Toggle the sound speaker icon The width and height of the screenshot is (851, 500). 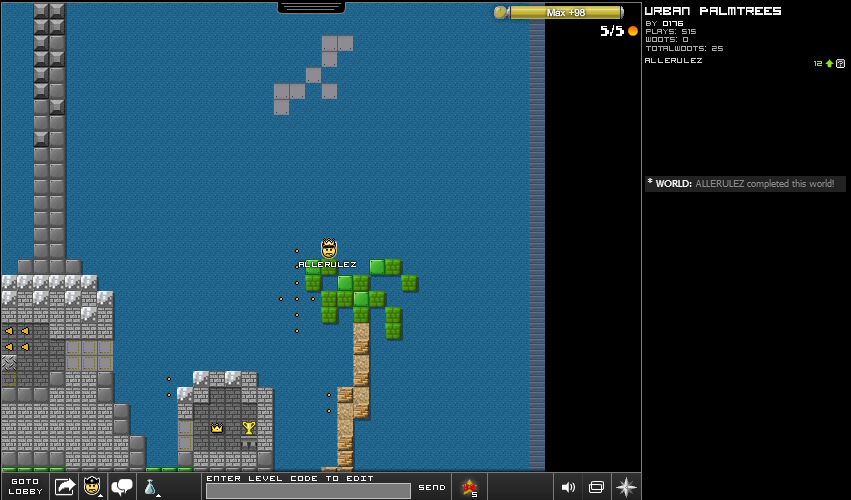[568, 487]
